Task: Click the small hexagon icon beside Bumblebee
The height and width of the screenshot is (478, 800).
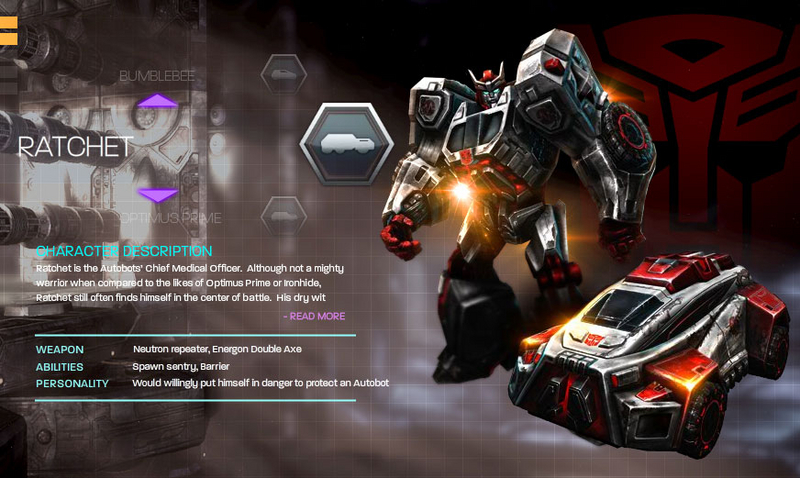Action: (283, 74)
